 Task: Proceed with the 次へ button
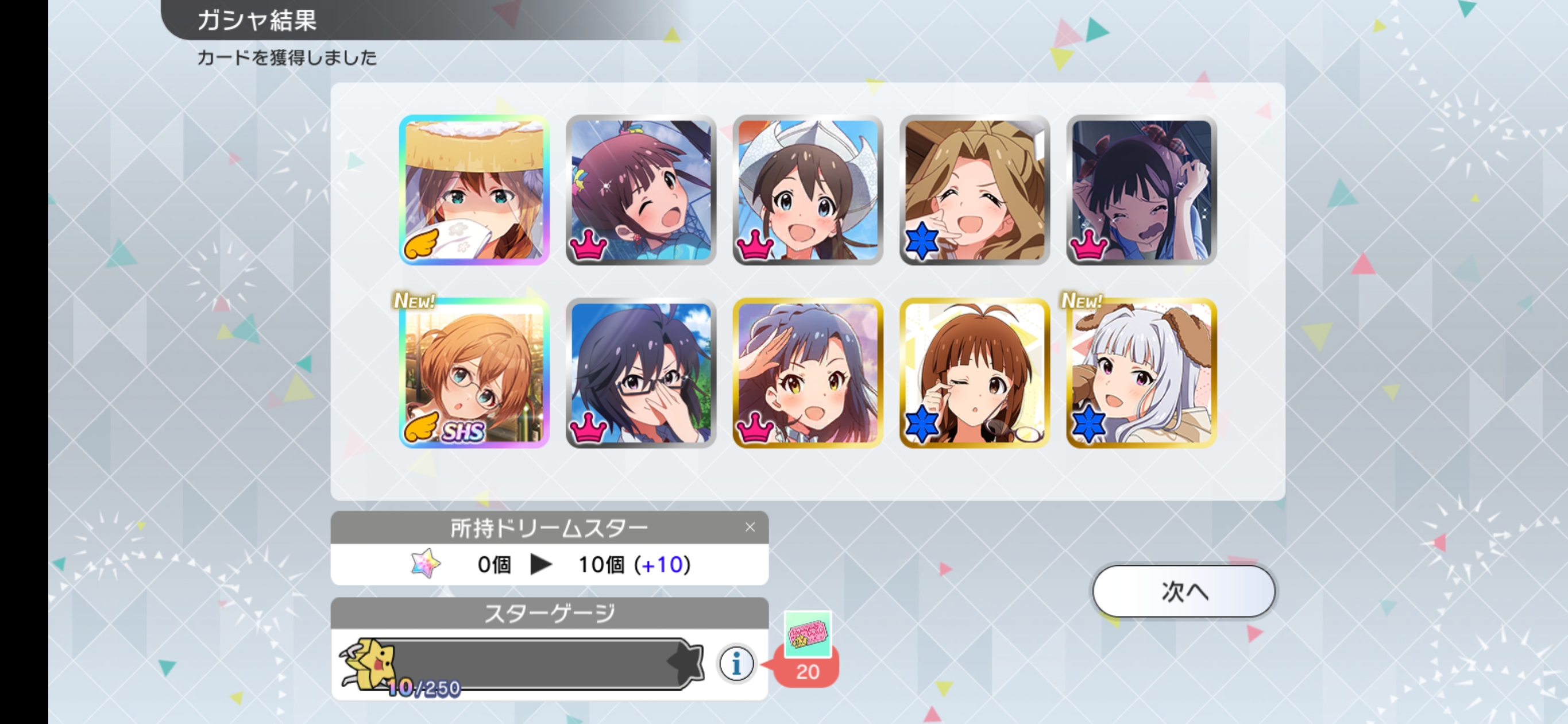click(x=1183, y=591)
